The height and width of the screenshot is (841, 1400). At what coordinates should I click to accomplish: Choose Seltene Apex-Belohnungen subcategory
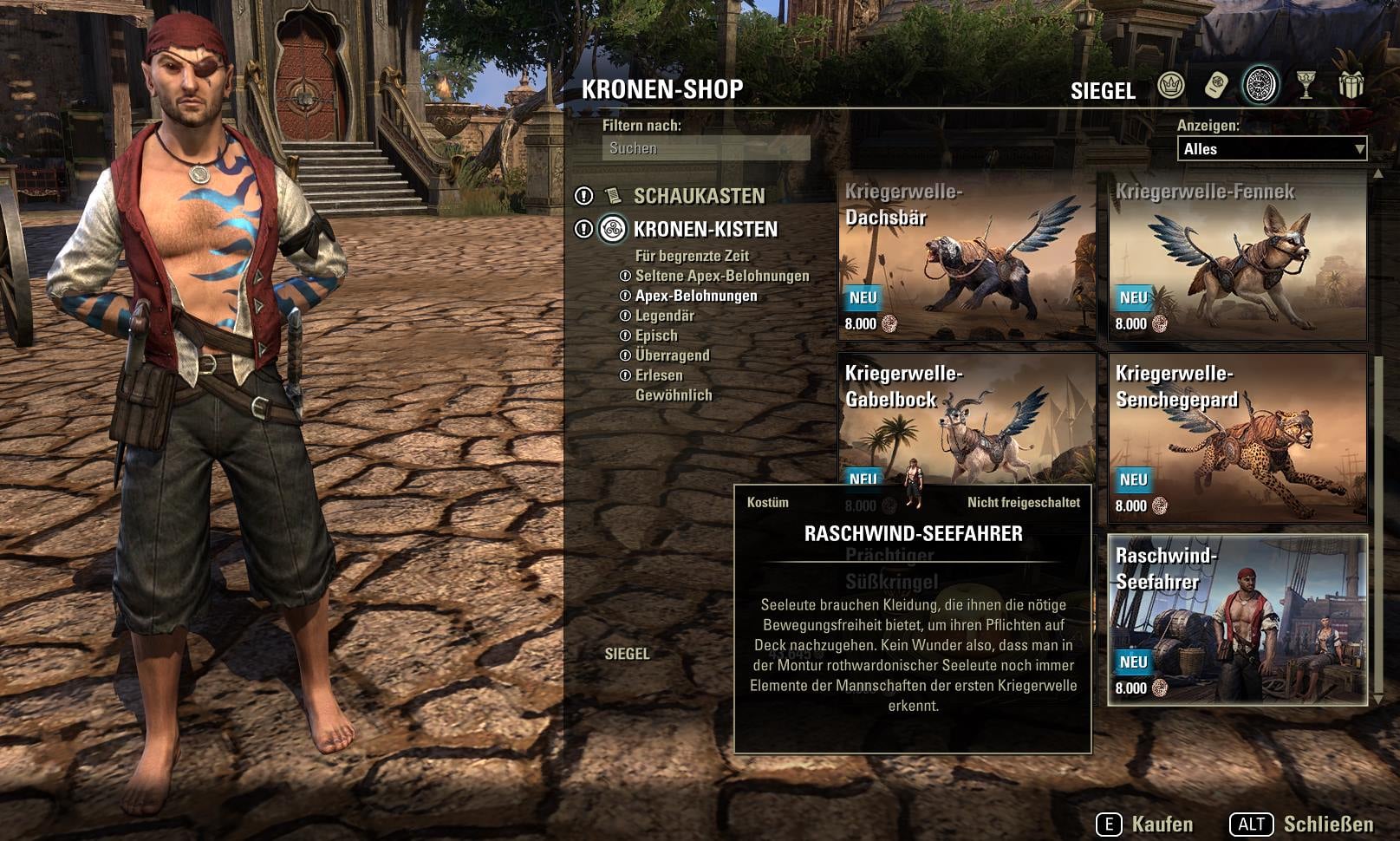(721, 276)
